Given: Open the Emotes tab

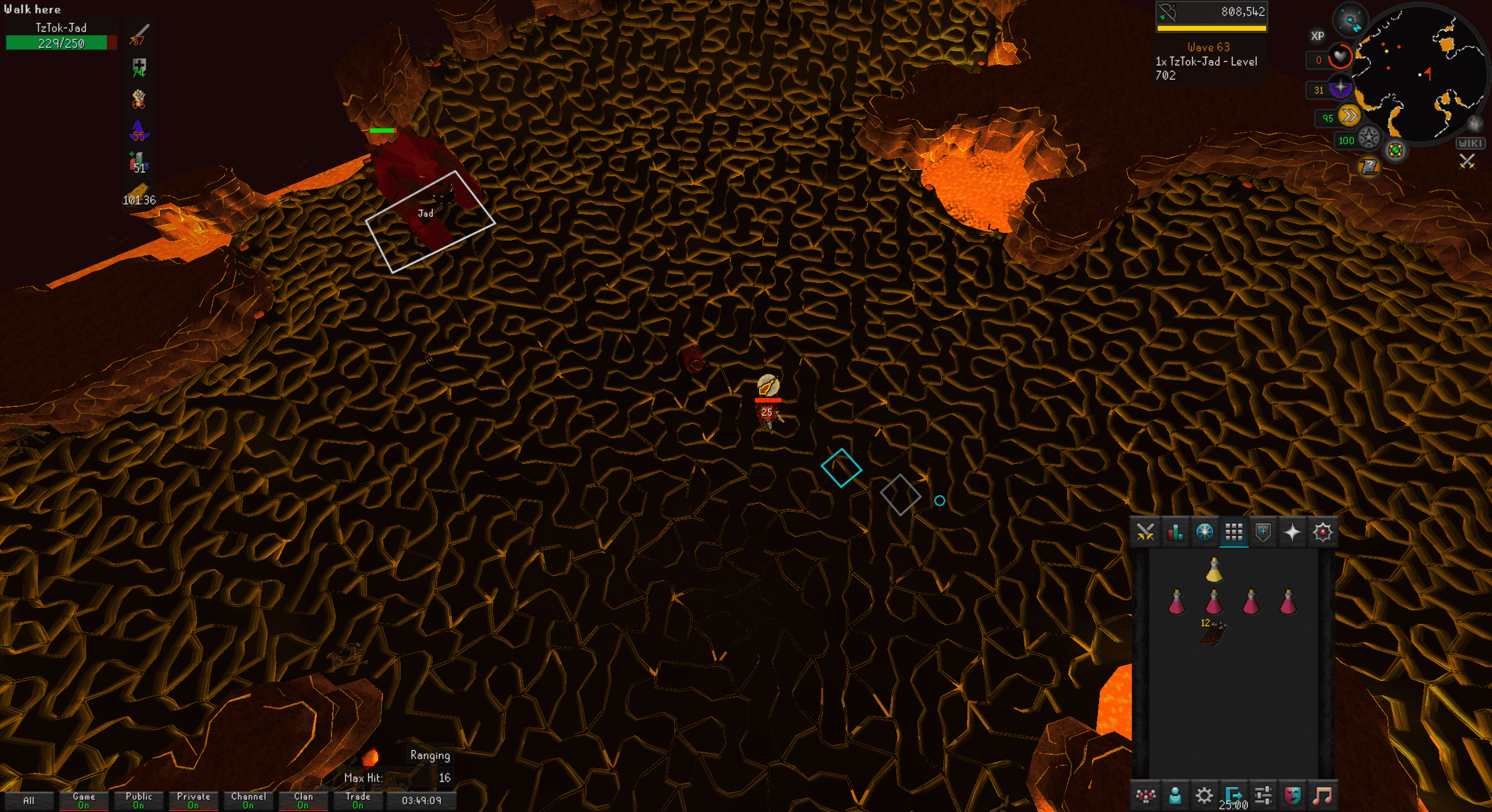Looking at the screenshot, I should (x=1293, y=796).
